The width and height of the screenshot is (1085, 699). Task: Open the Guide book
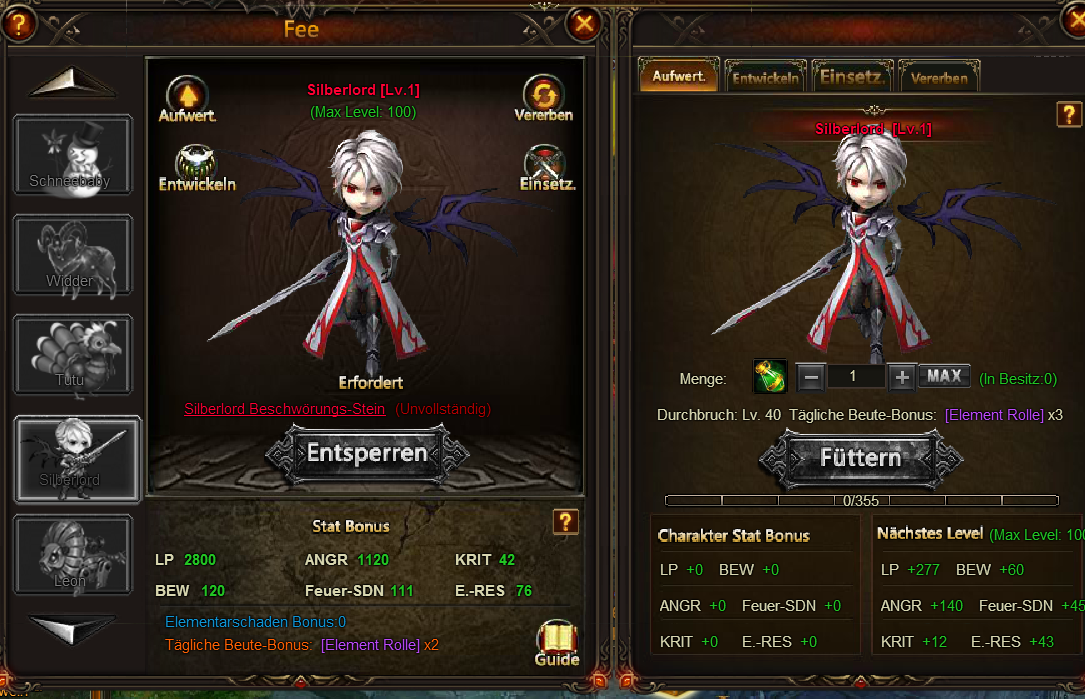557,642
